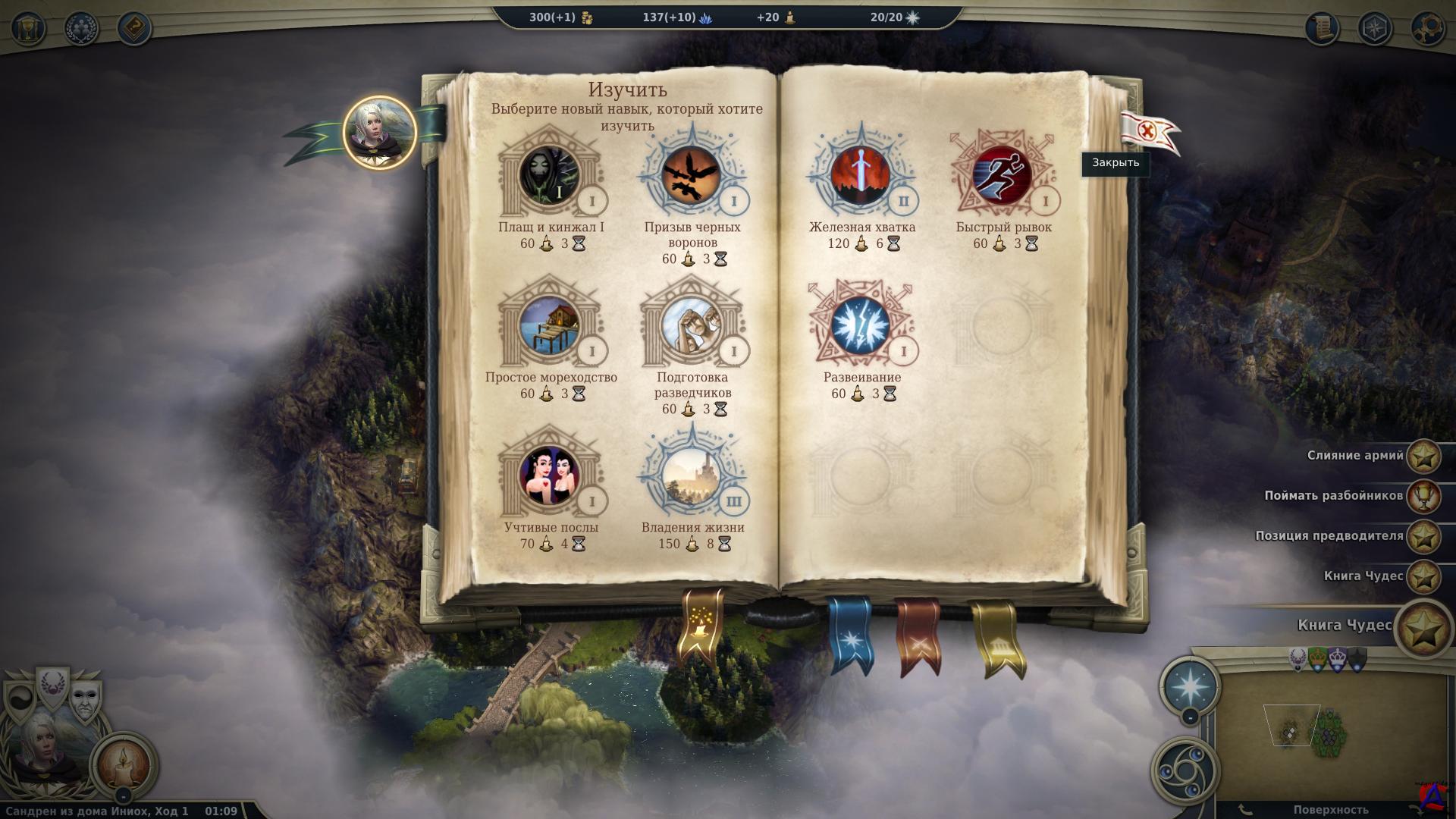Switch to the orange research bookmark tab
The width and height of the screenshot is (1456, 819).
[701, 626]
